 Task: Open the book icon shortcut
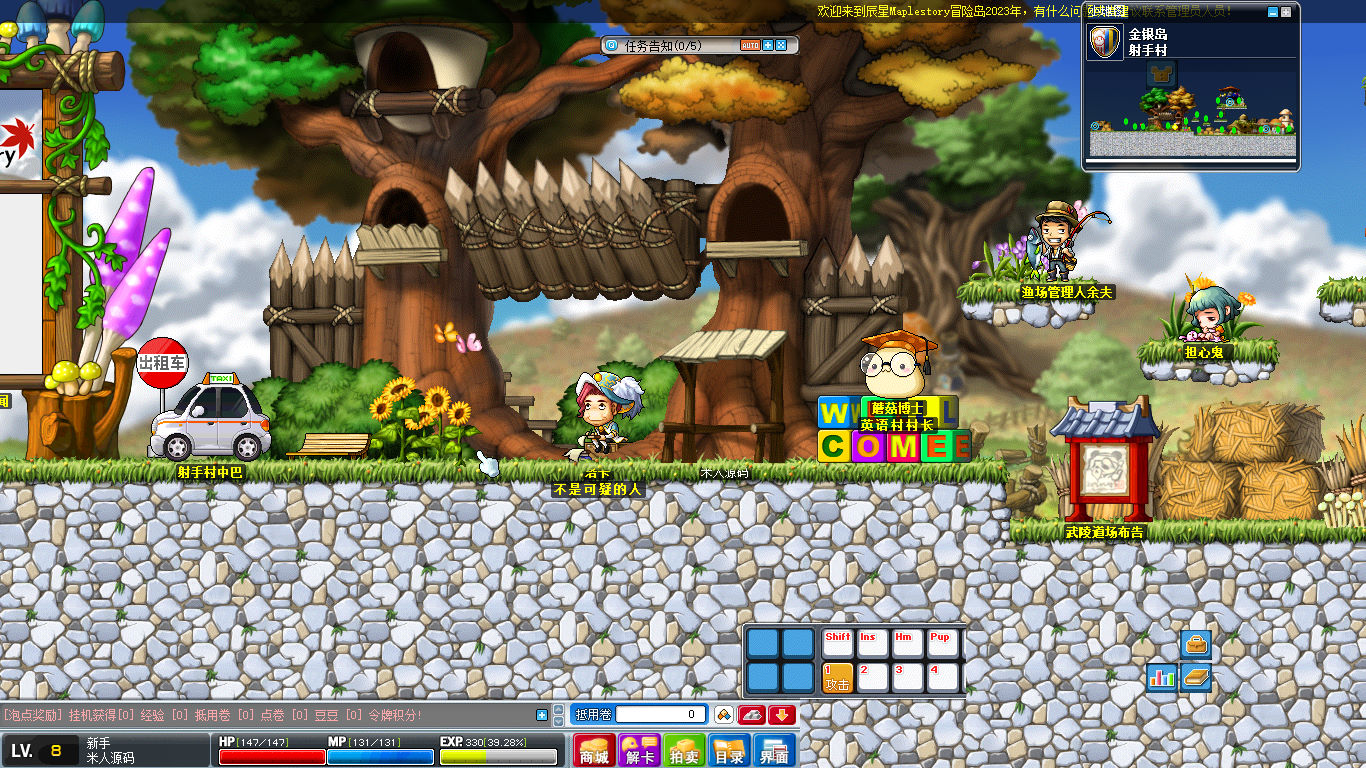coord(1195,677)
